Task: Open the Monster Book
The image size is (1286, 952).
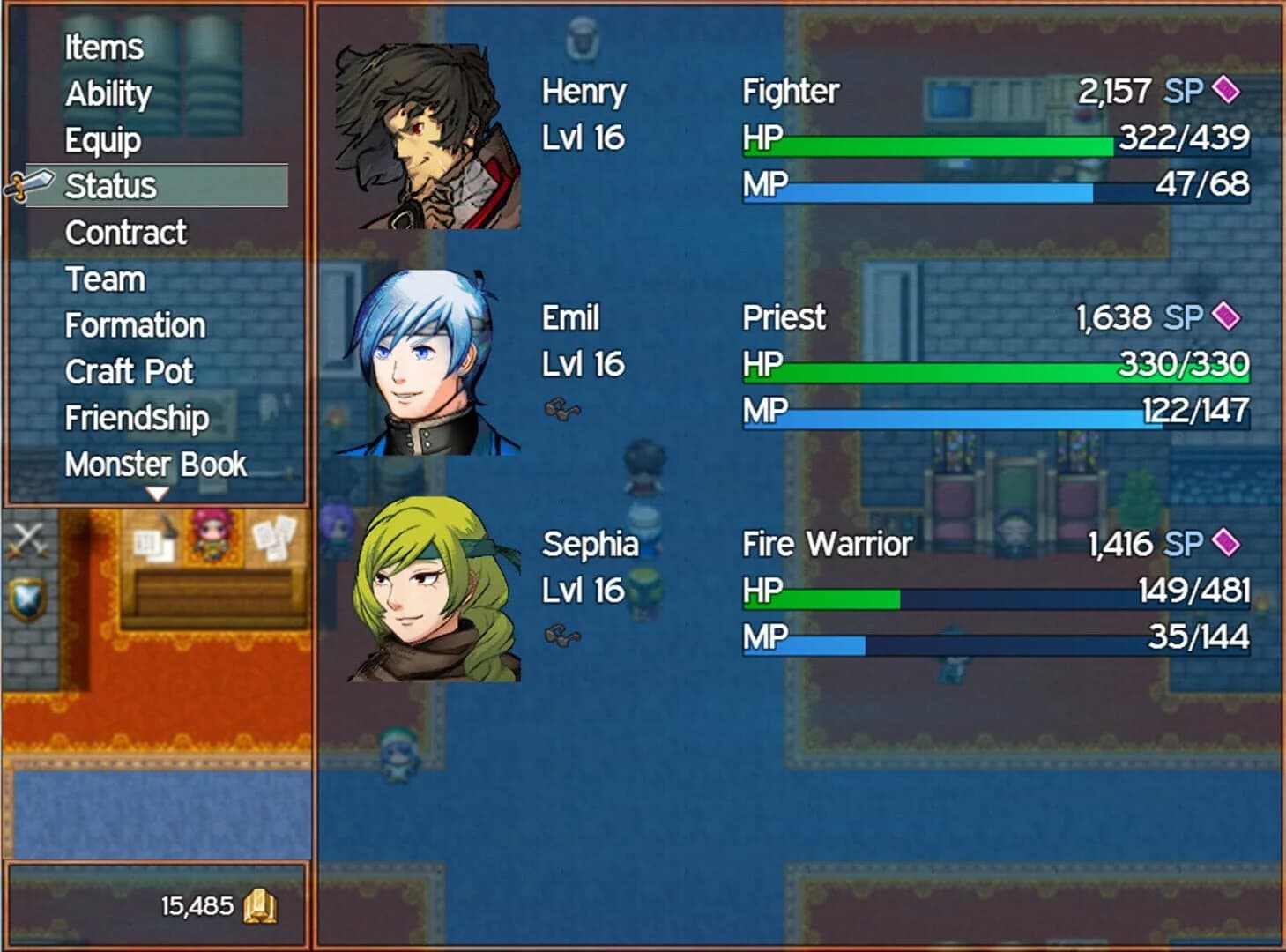Action: 155,465
